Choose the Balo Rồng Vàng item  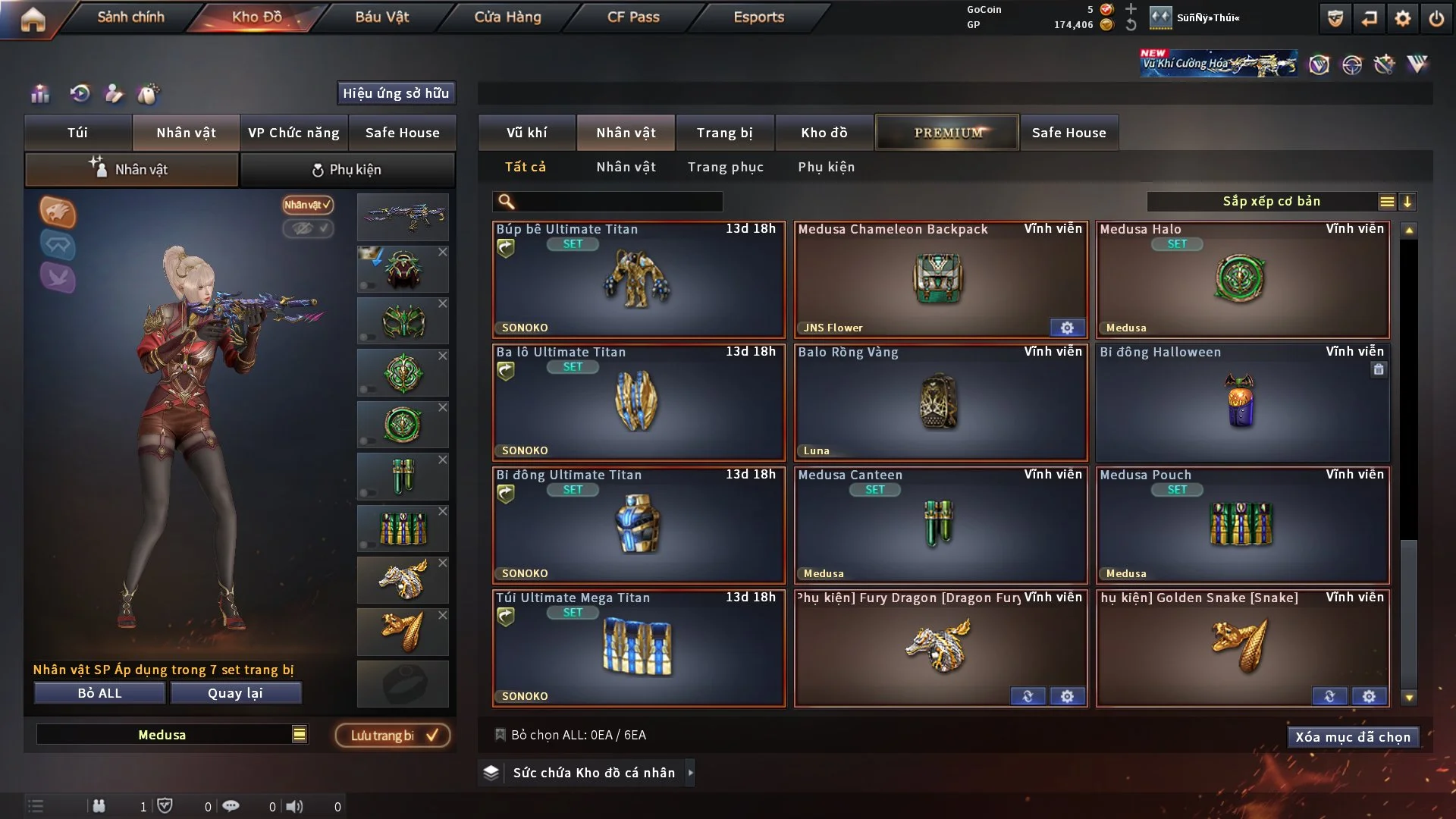(x=940, y=403)
